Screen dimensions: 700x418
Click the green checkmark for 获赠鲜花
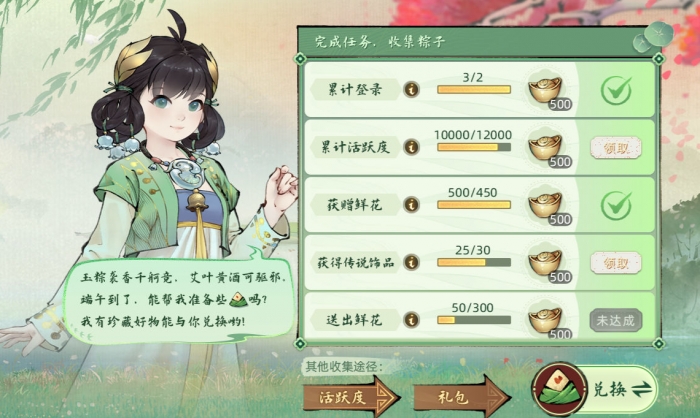[x=614, y=205]
